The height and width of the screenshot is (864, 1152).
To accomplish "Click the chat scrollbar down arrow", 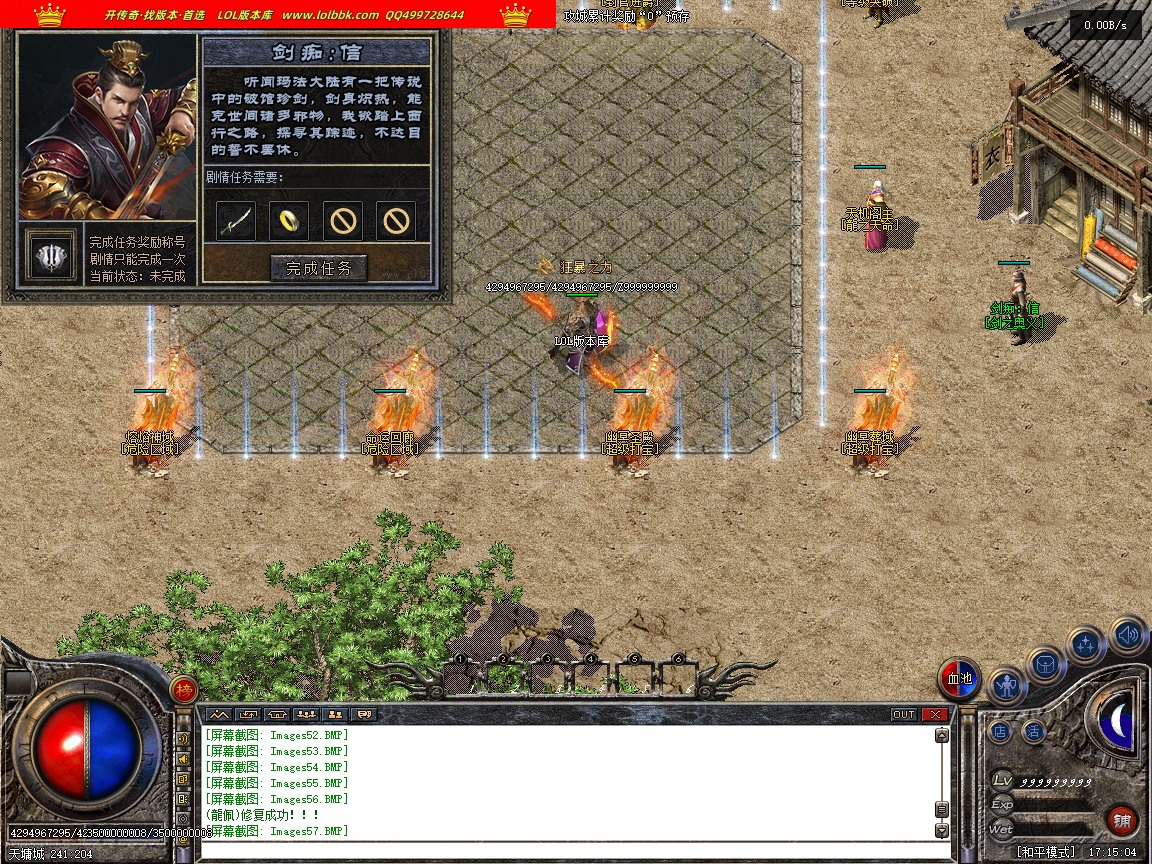I will [x=941, y=830].
